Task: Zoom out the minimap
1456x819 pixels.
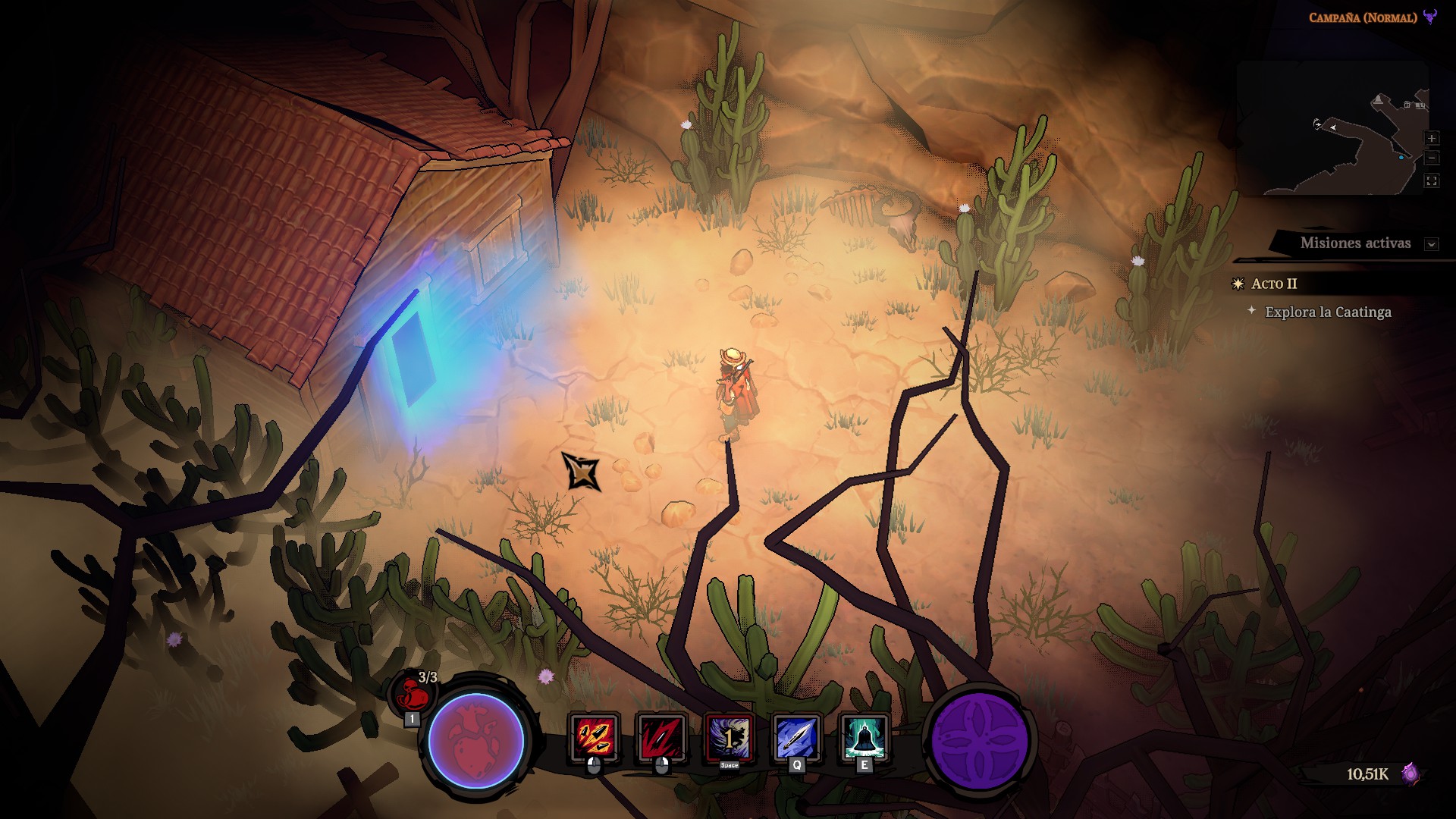Action: pos(1432,158)
